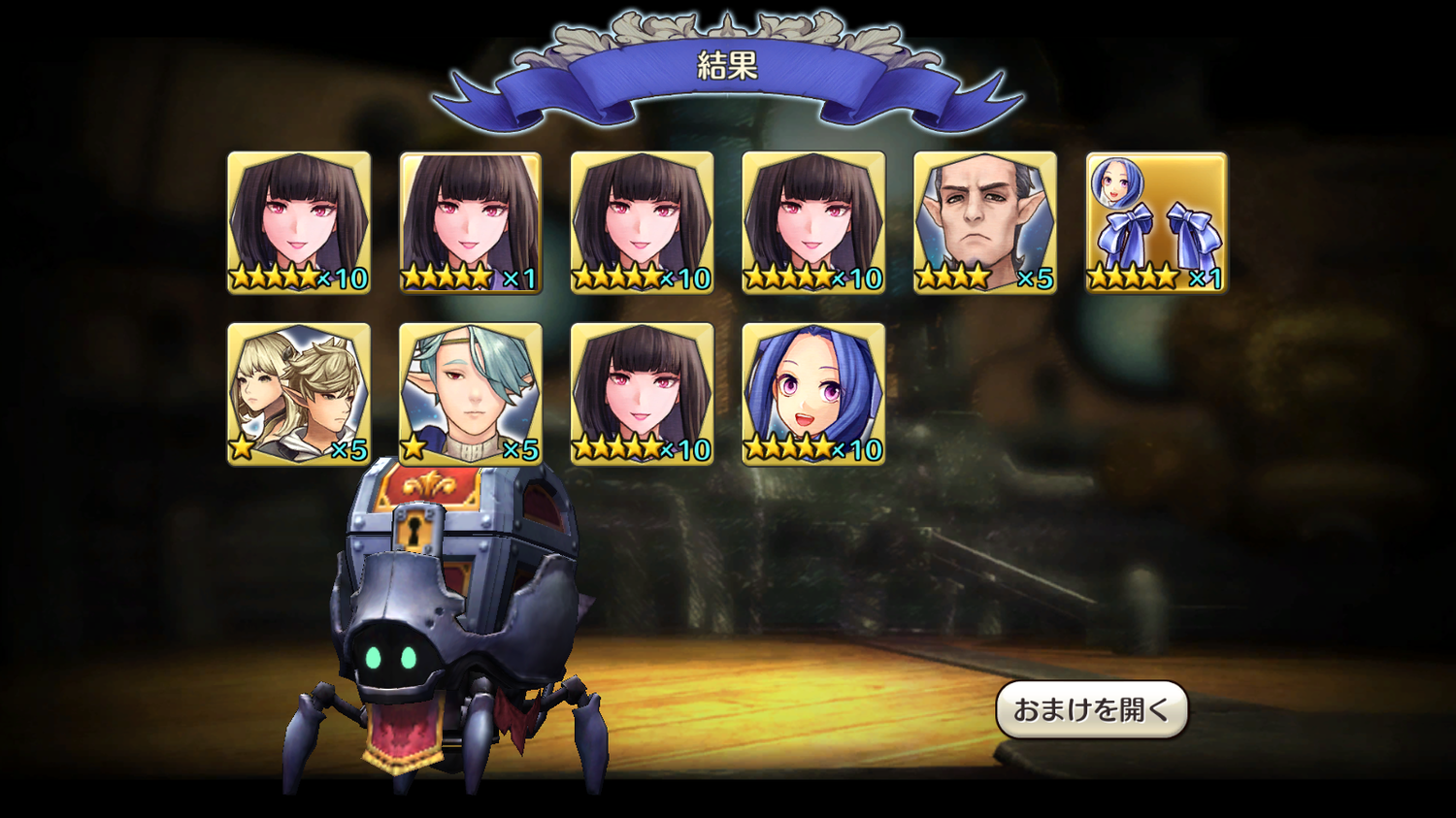Select the blue-haired smiling girl result tile

tap(813, 394)
